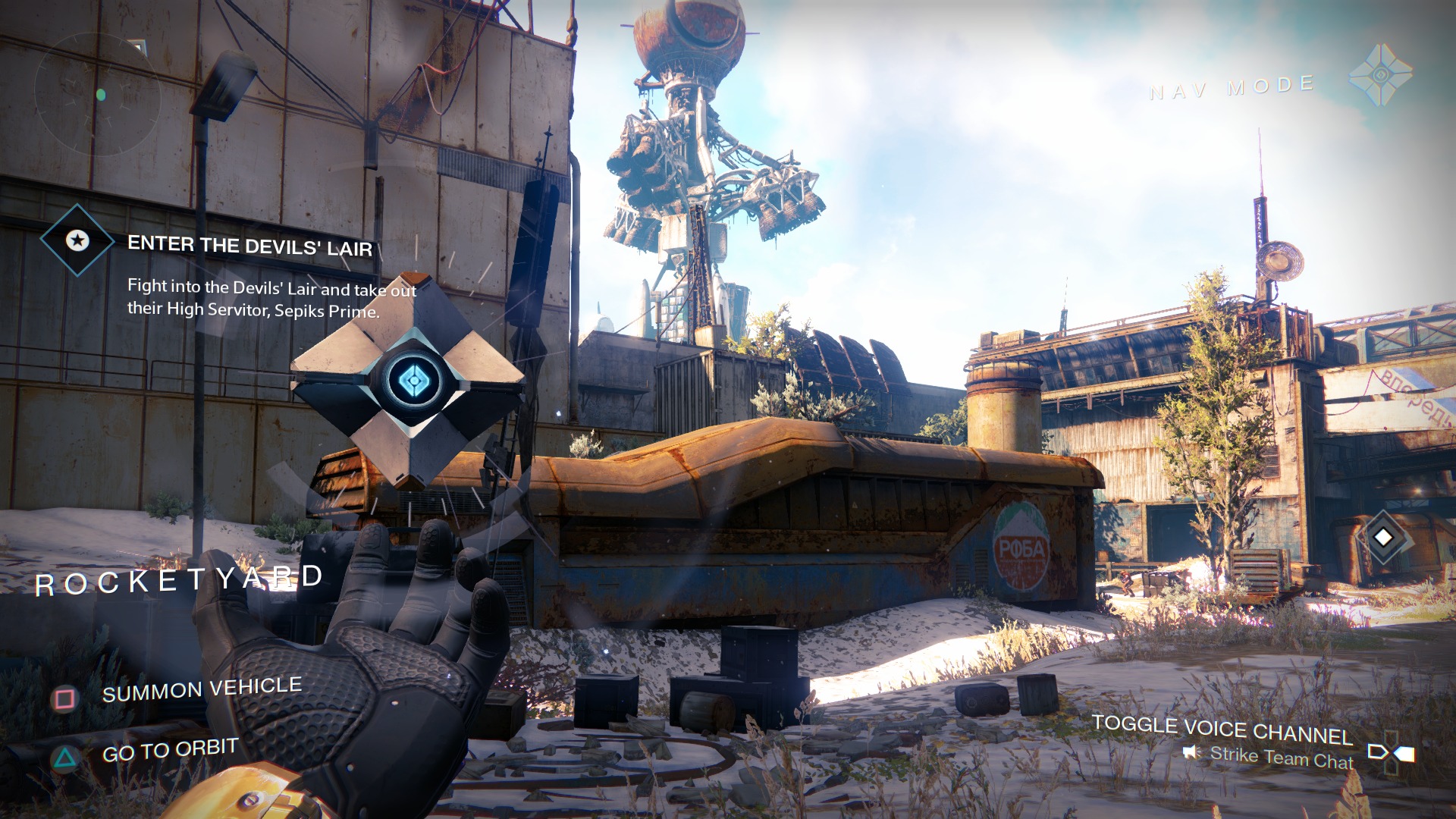
Task: Click the Nav Mode ghost icon
Action: pos(1380,74)
